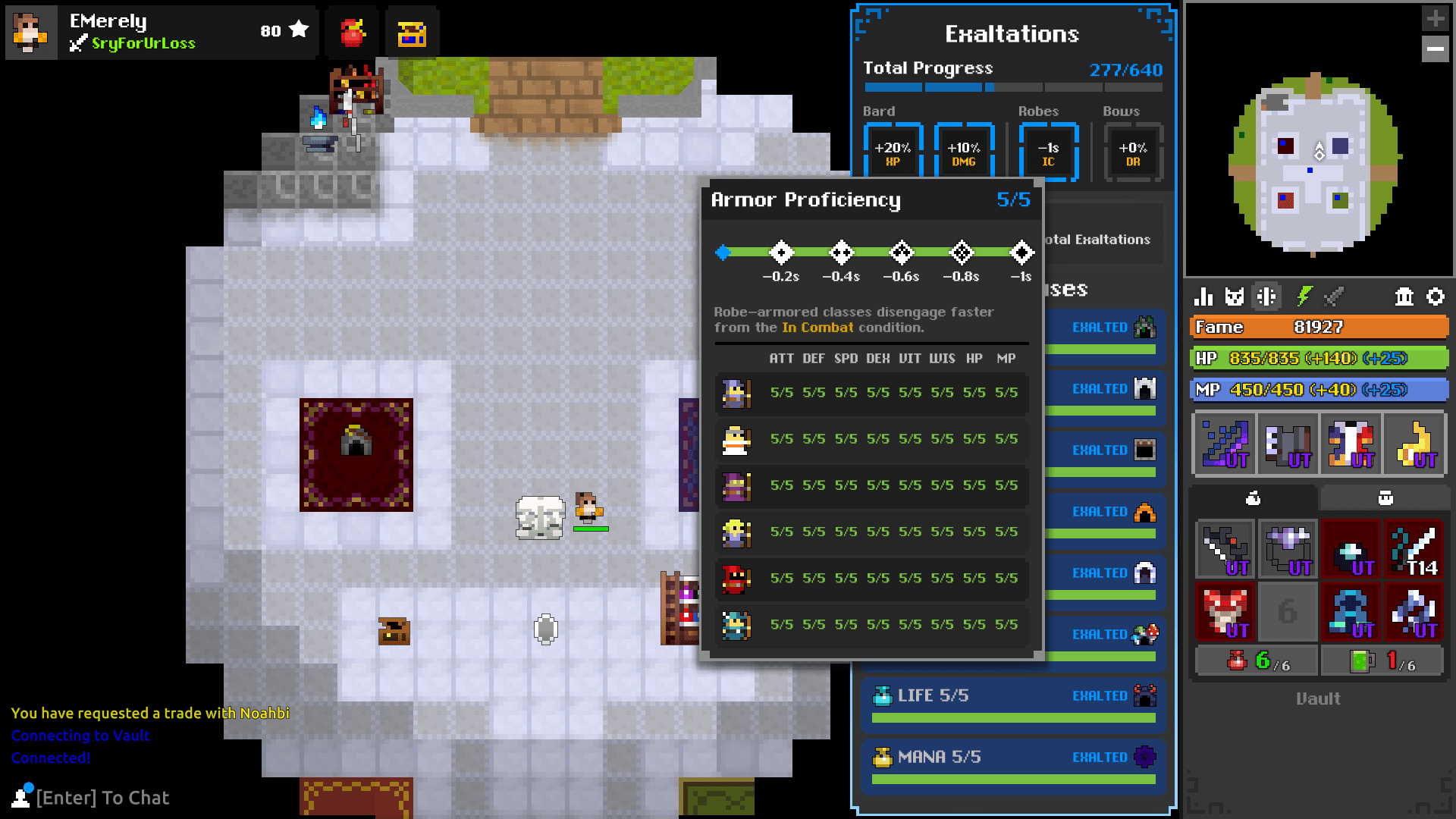Screen dimensions: 1456x819
Task: Select the sword loadout icon
Action: [x=1335, y=297]
